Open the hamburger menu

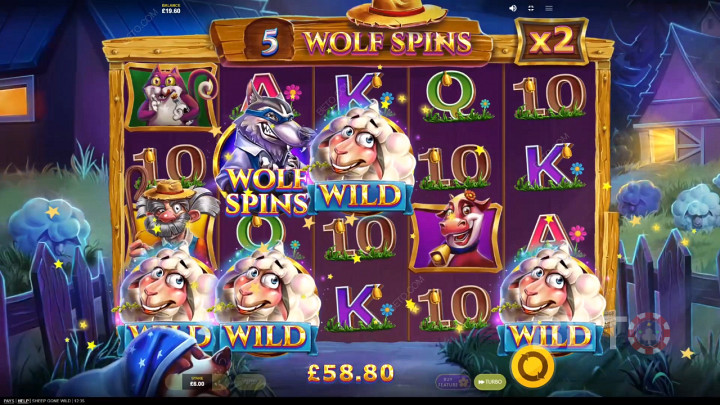click(548, 8)
